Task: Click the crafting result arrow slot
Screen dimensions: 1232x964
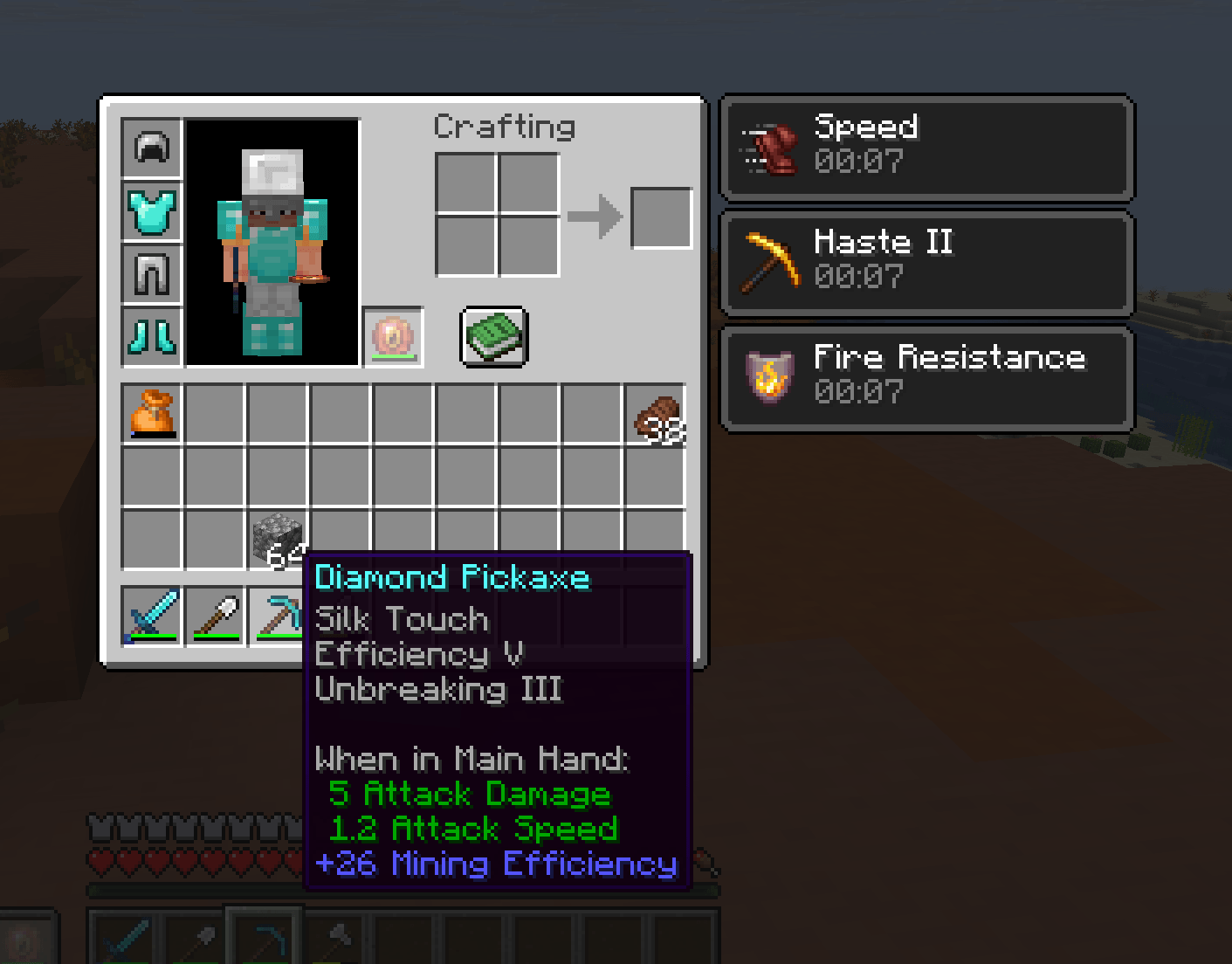Action: pos(596,216)
